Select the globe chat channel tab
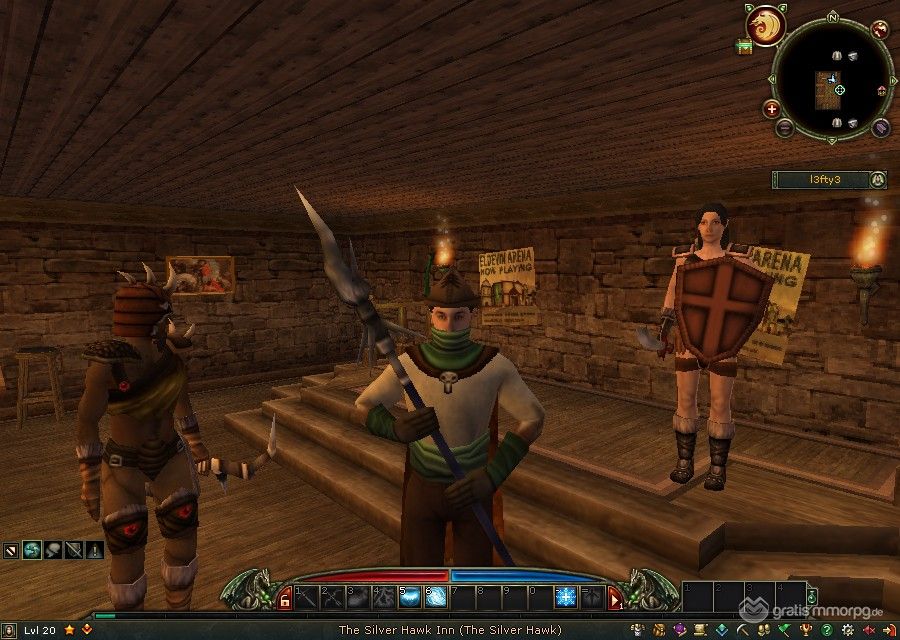The image size is (900, 640). [31, 549]
